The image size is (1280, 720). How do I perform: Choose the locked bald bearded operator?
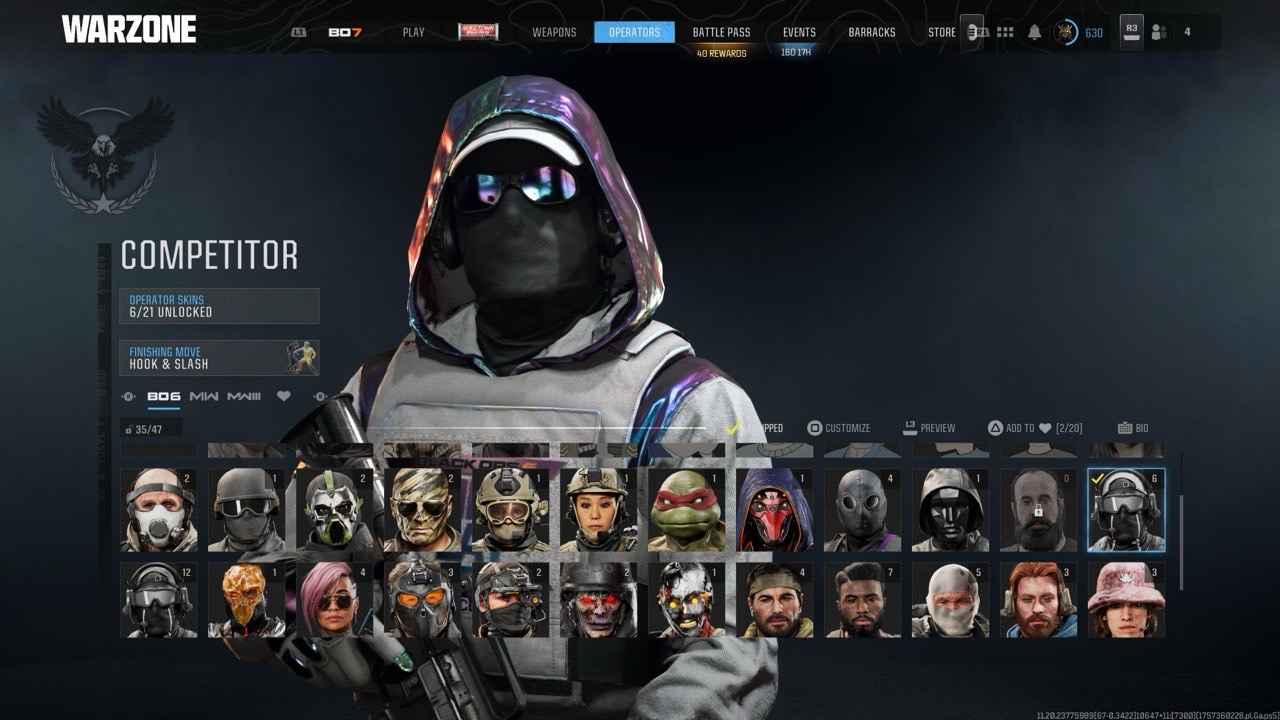pyautogui.click(x=1038, y=510)
